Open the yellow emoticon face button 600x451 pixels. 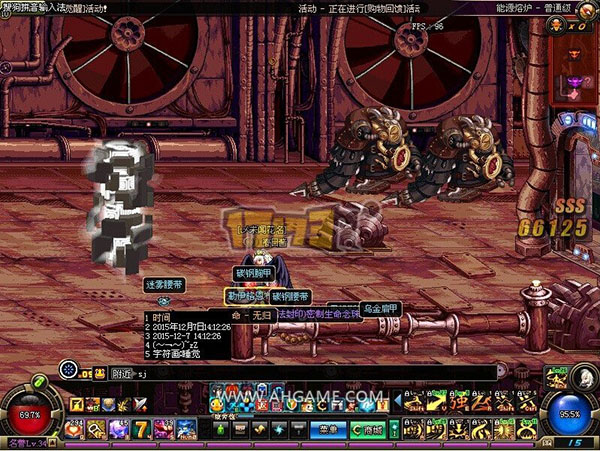coord(101,372)
